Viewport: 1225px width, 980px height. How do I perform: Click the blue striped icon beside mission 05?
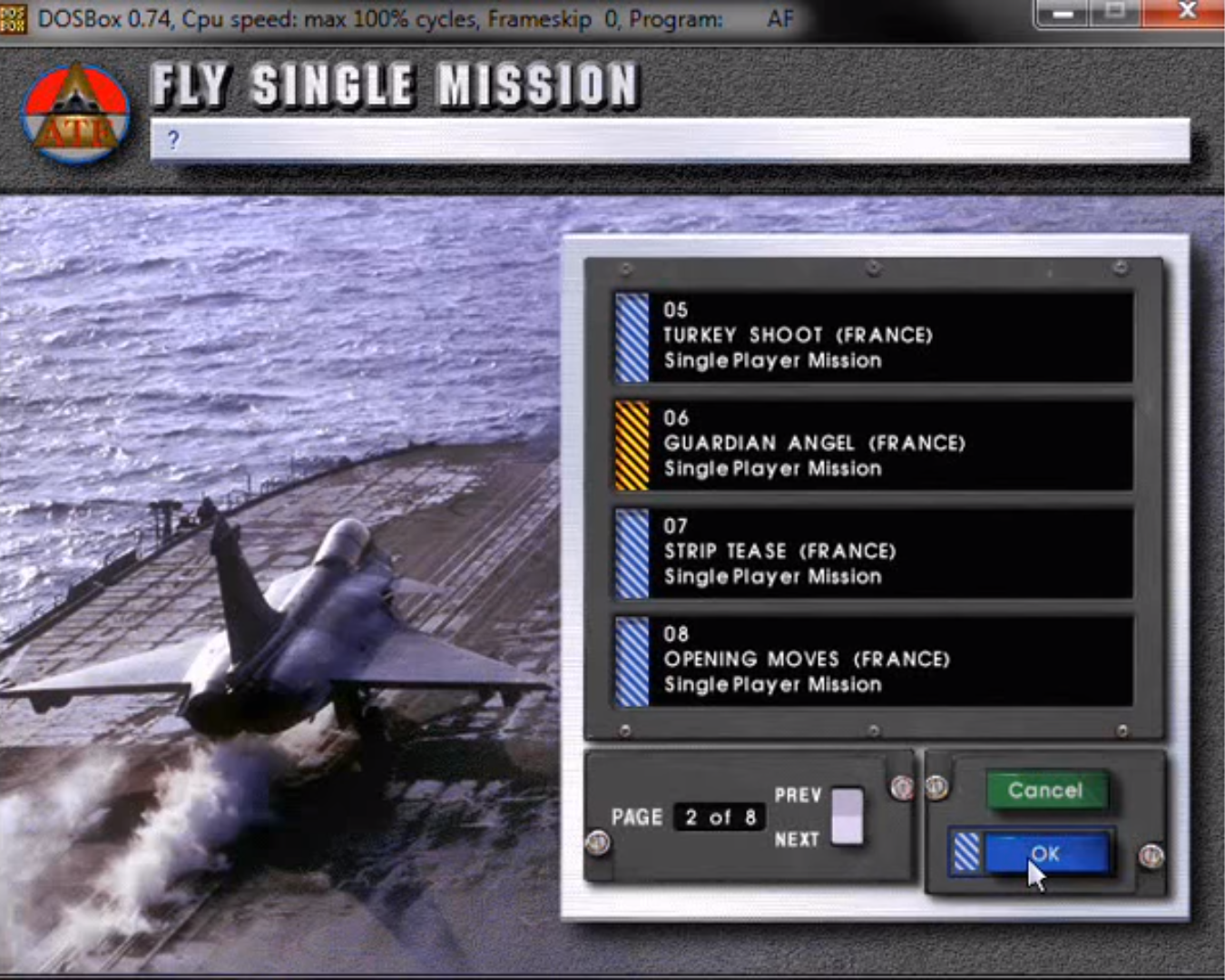631,338
